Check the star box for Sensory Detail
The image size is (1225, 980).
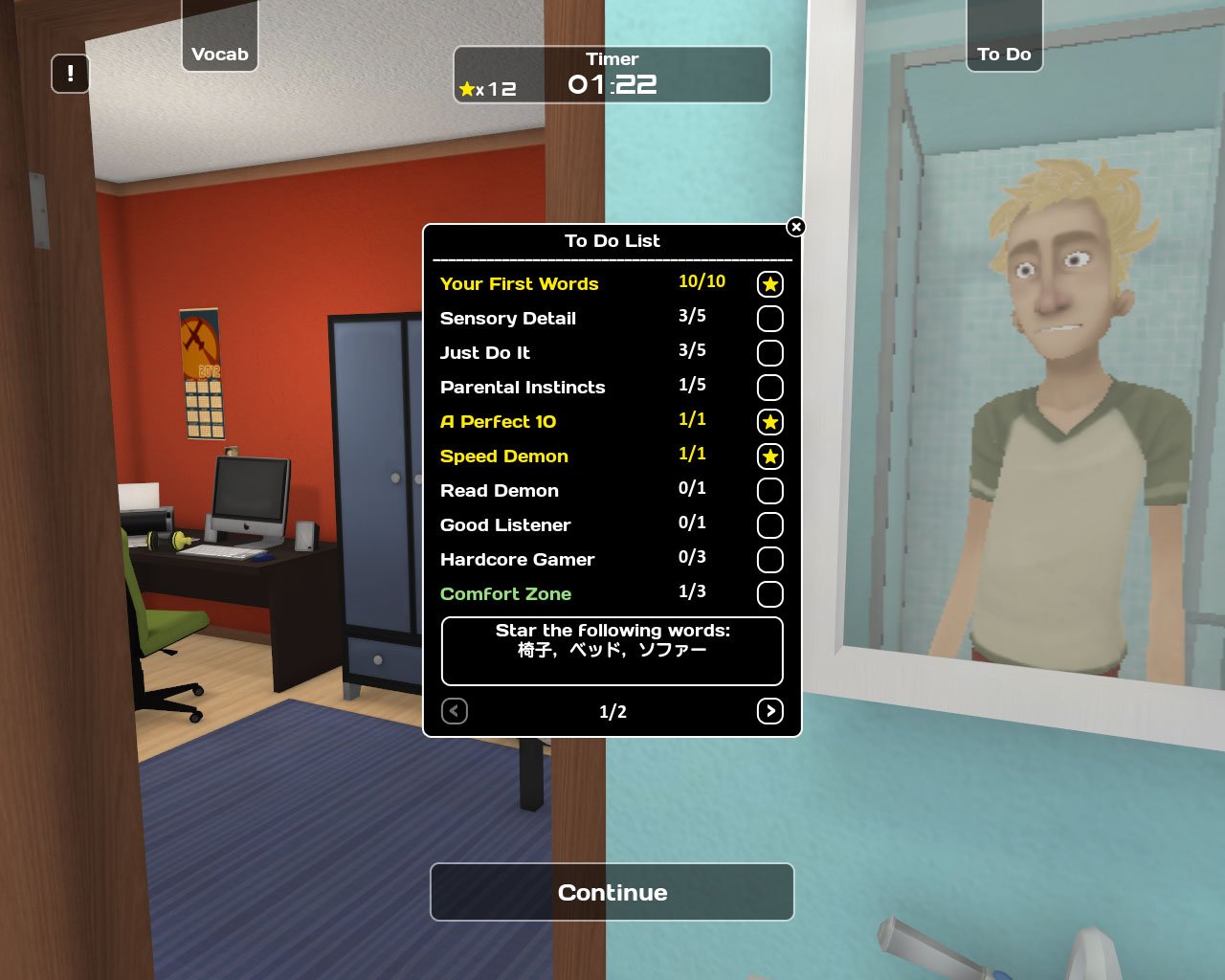point(769,319)
